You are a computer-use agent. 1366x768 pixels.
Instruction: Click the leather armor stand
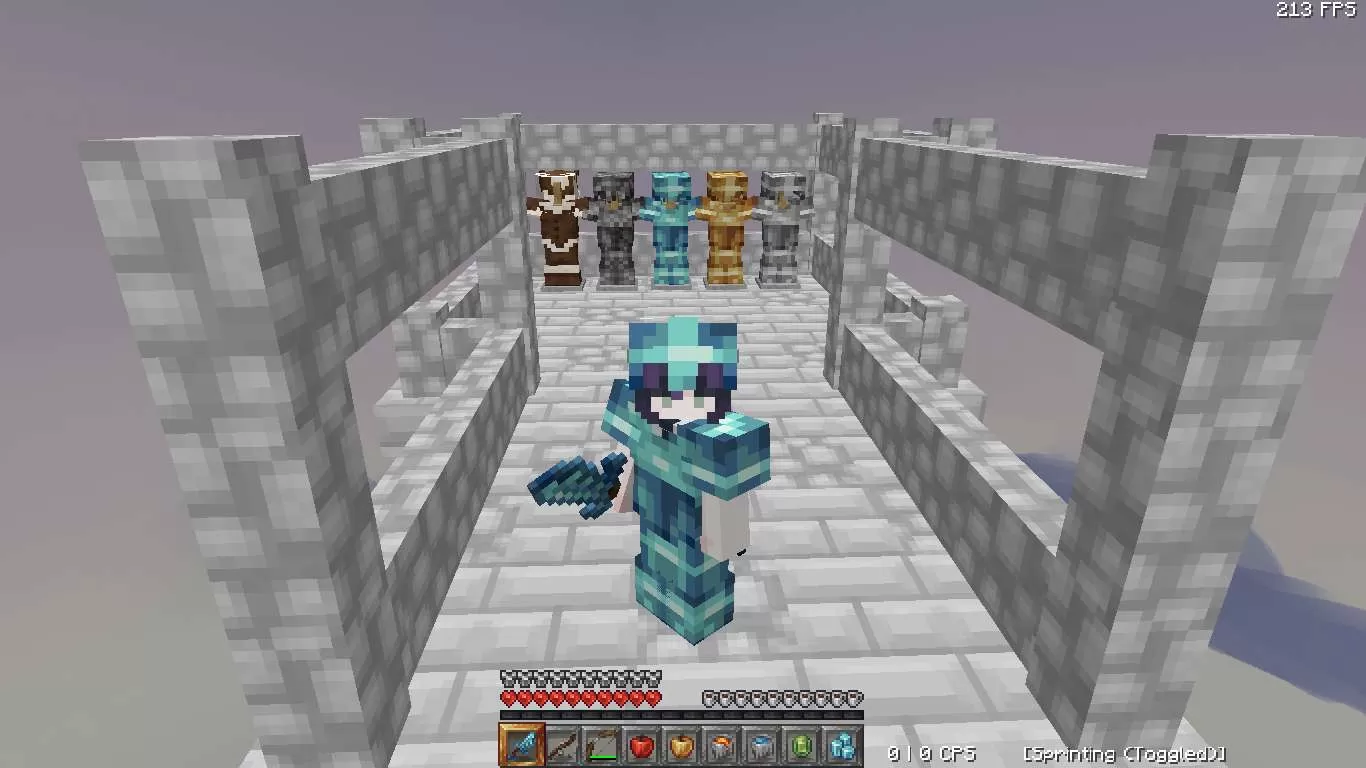(x=558, y=220)
